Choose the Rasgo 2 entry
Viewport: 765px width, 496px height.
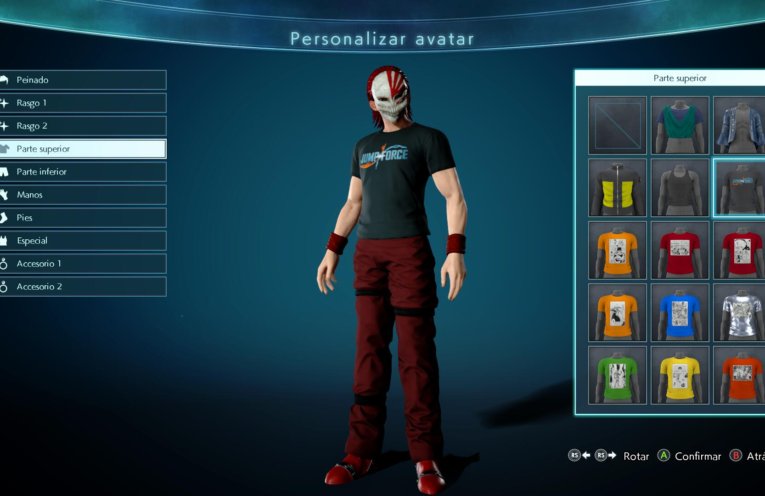[82, 126]
